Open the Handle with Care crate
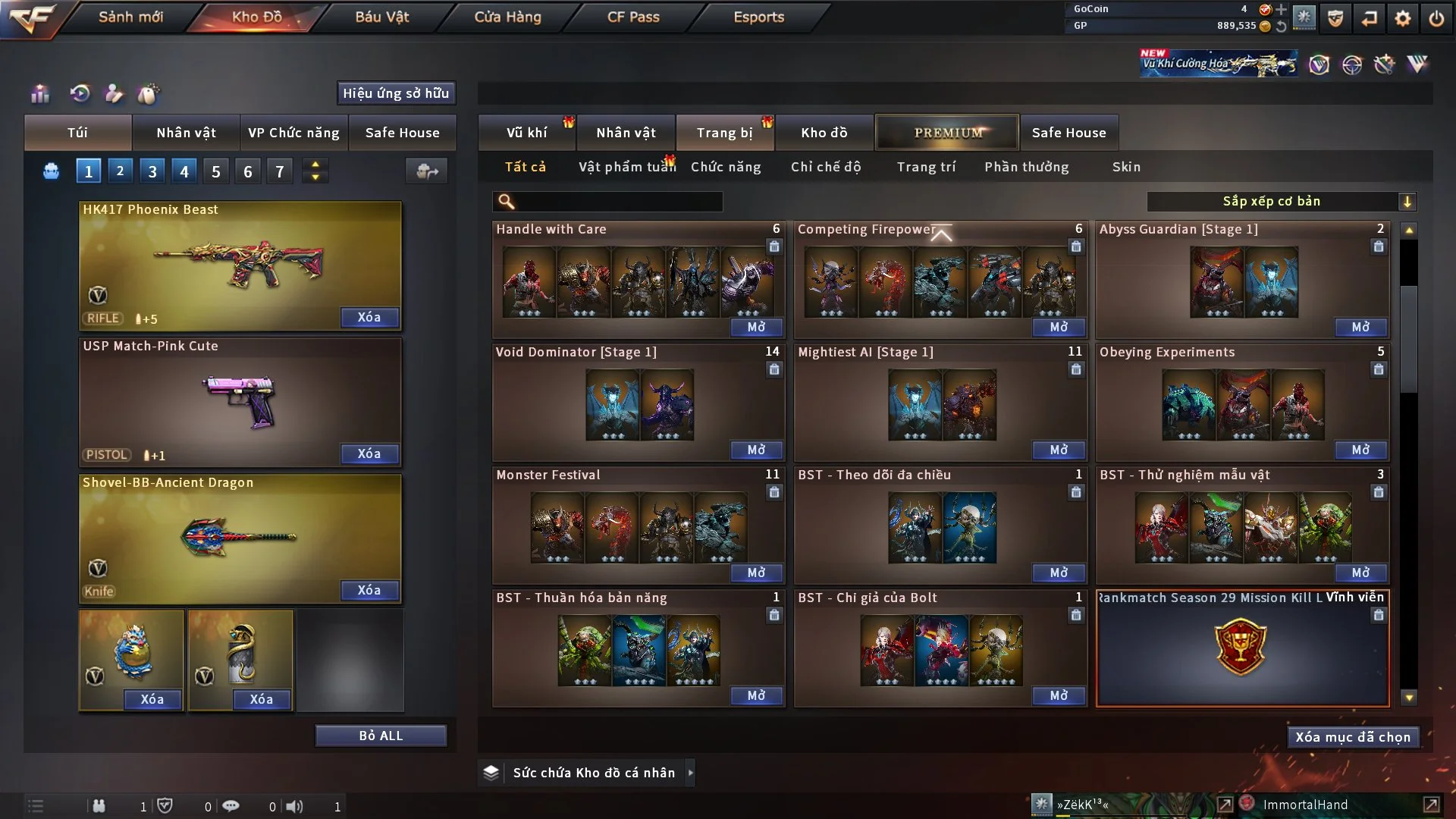 756,327
